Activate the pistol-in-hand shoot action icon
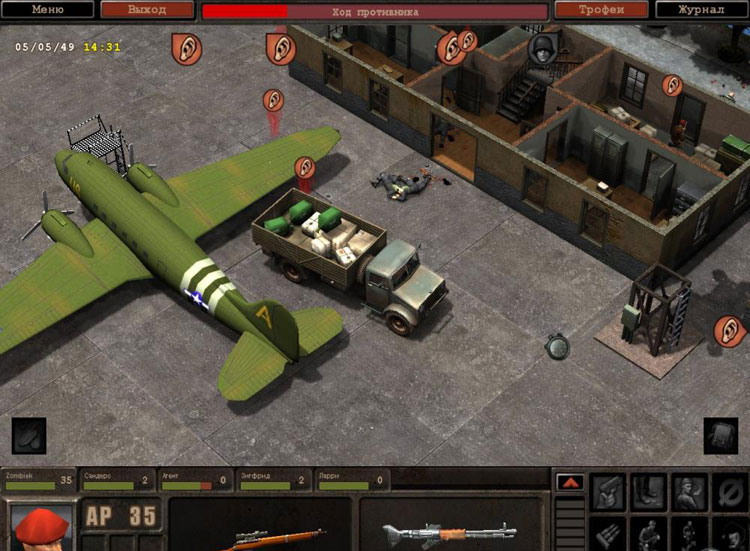 608,492
